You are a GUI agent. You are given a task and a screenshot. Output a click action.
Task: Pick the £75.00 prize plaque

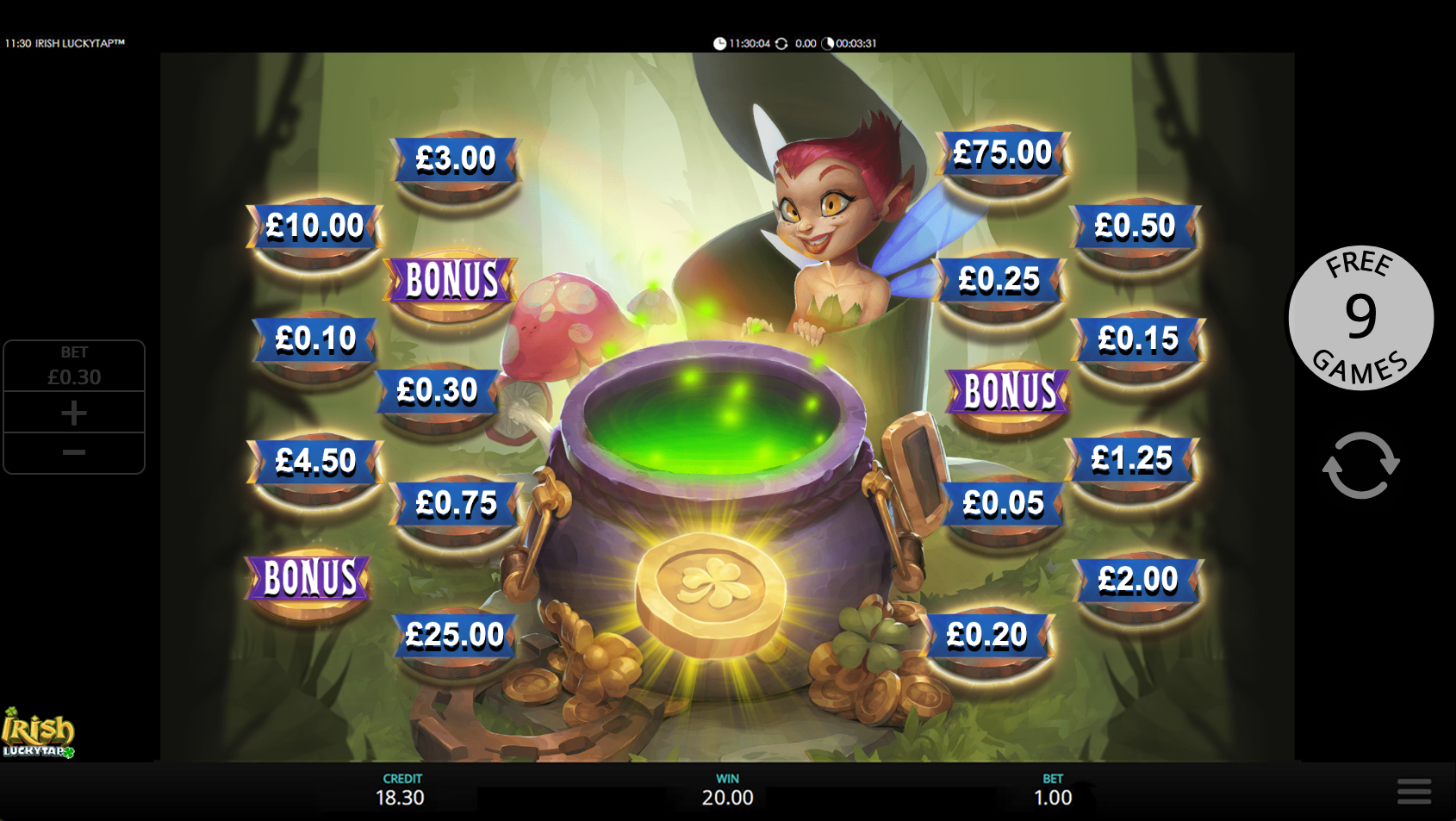[x=1003, y=154]
